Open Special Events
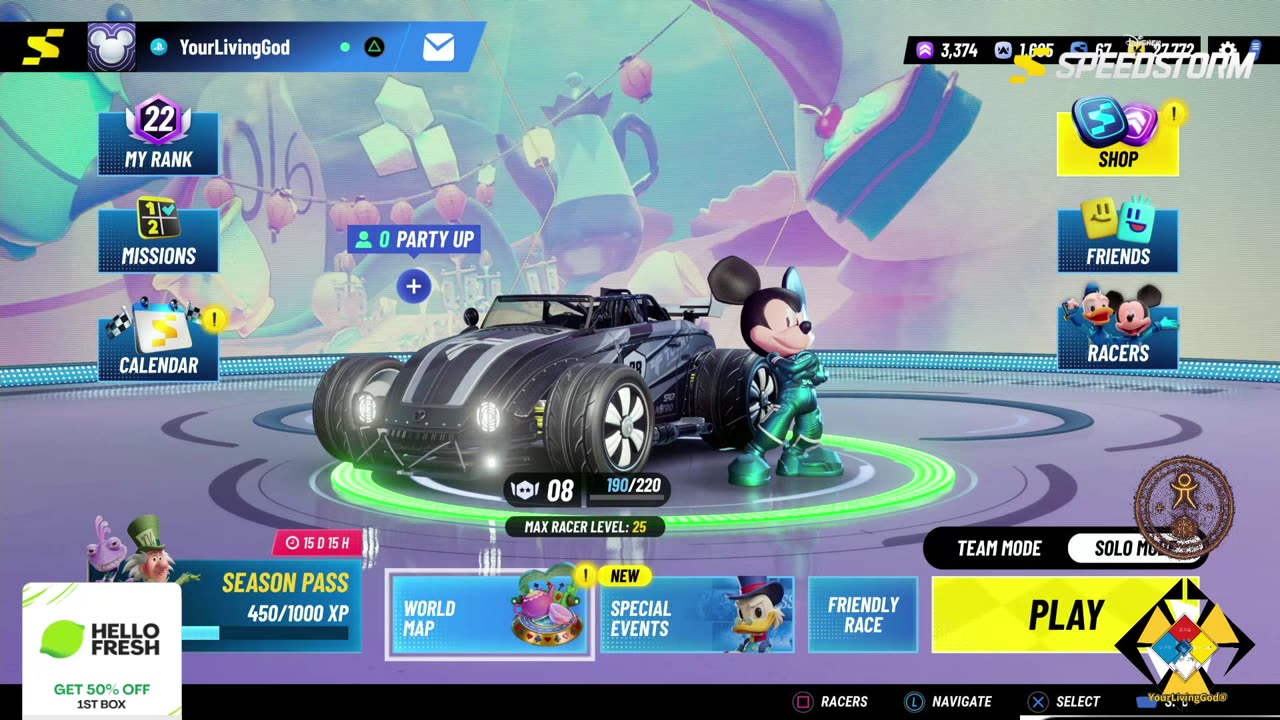The image size is (1280, 720). coord(697,616)
